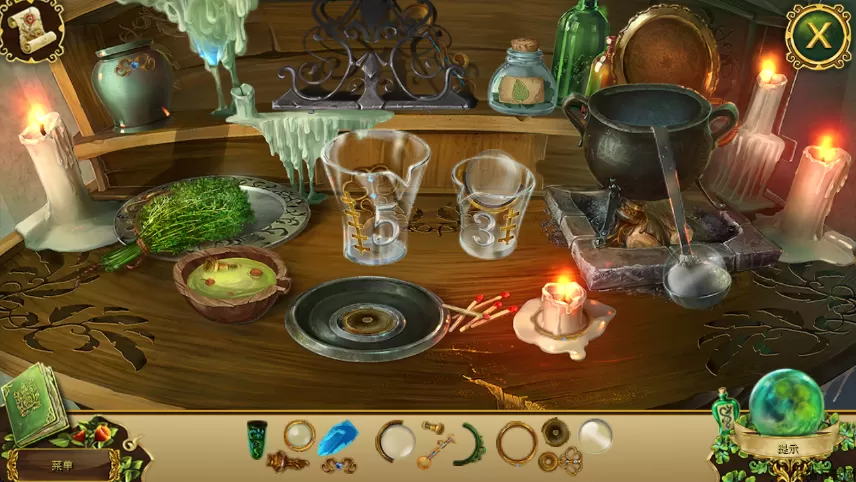856x482 pixels.
Task: Close the puzzle with the X button
Action: click(x=818, y=37)
